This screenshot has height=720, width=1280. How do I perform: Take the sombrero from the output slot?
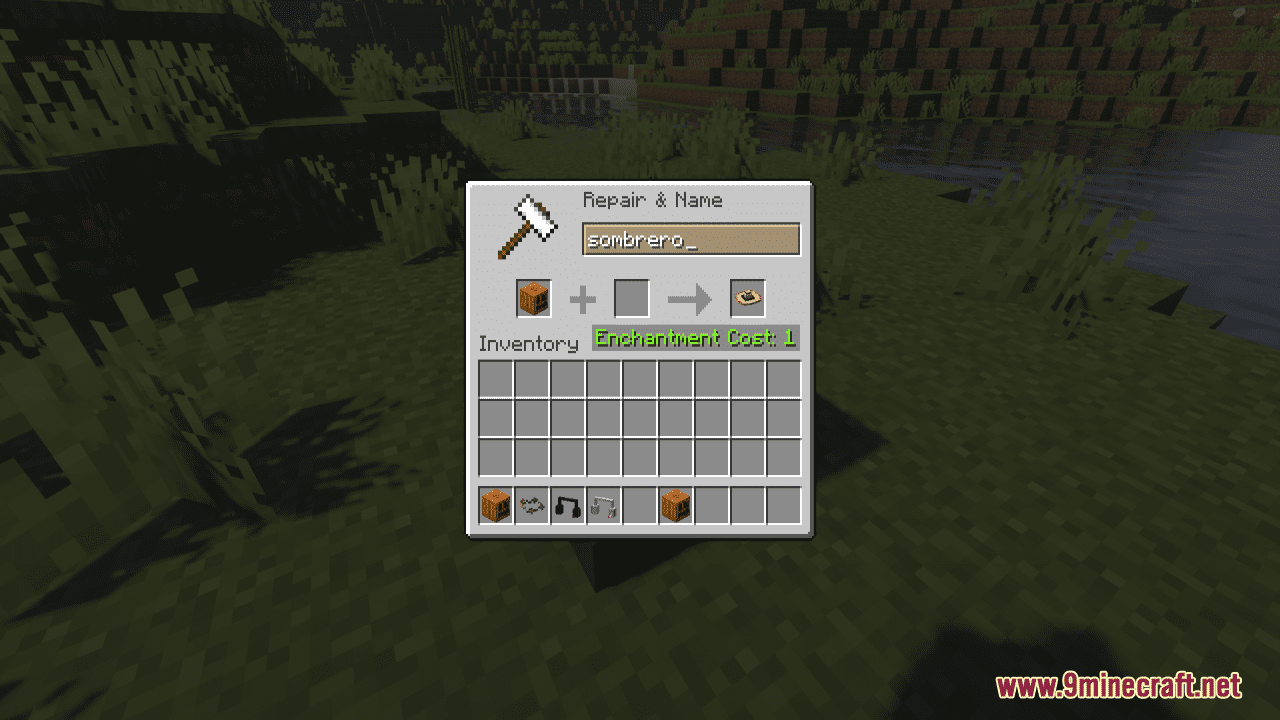point(746,297)
